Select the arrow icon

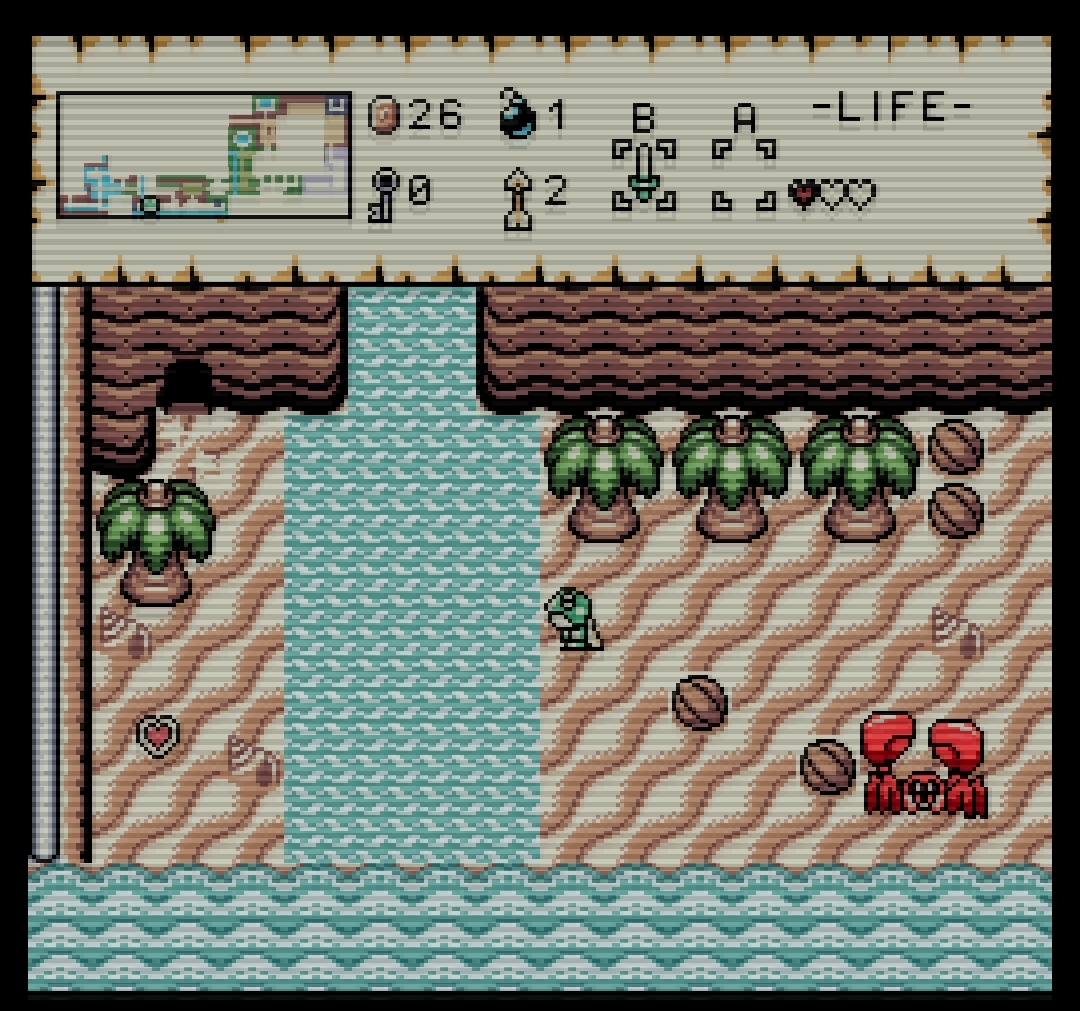tap(520, 195)
